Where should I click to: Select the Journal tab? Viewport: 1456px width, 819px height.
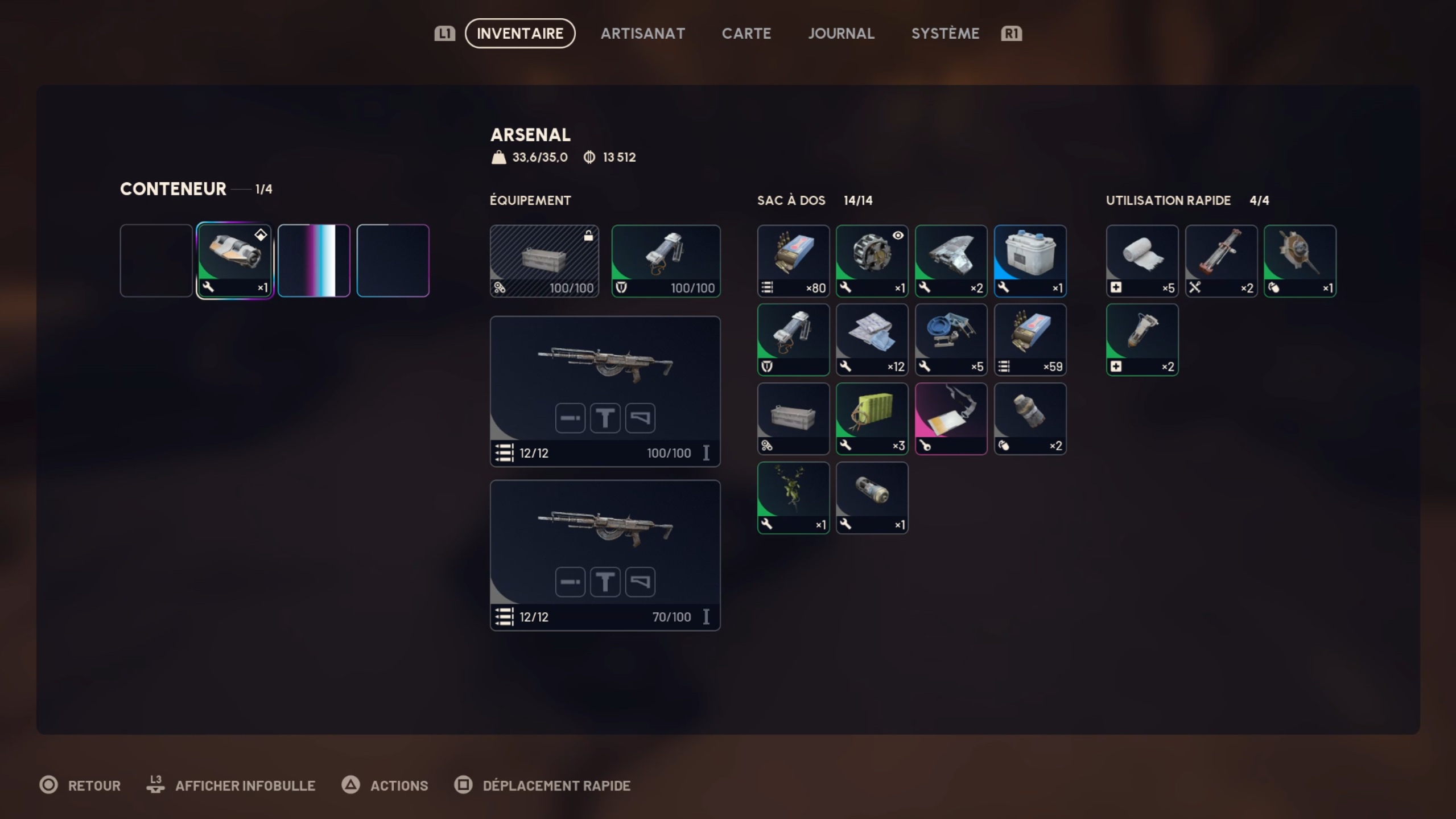841,34
